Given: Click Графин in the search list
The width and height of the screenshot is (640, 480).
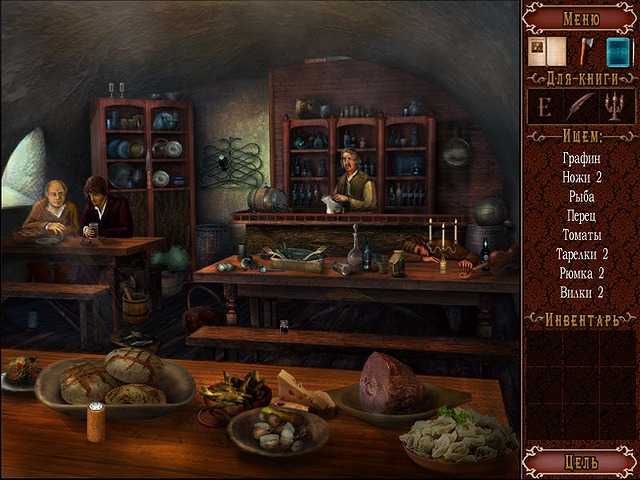Looking at the screenshot, I should (581, 157).
